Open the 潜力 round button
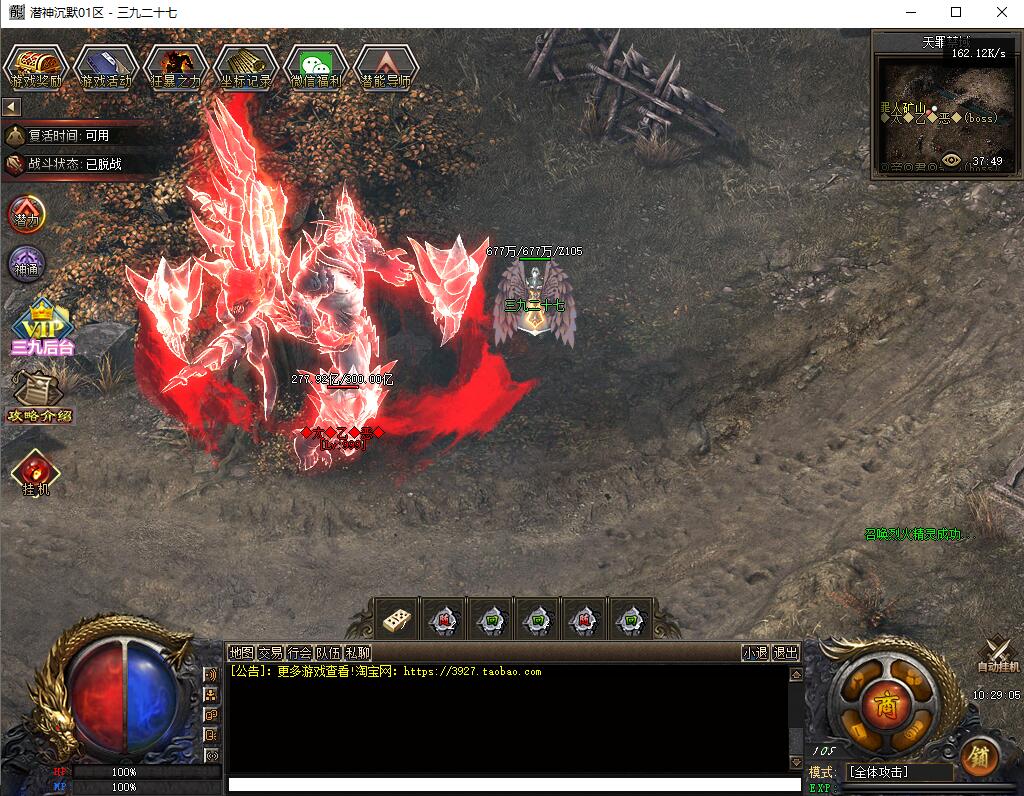Image resolution: width=1024 pixels, height=796 pixels. [26, 214]
